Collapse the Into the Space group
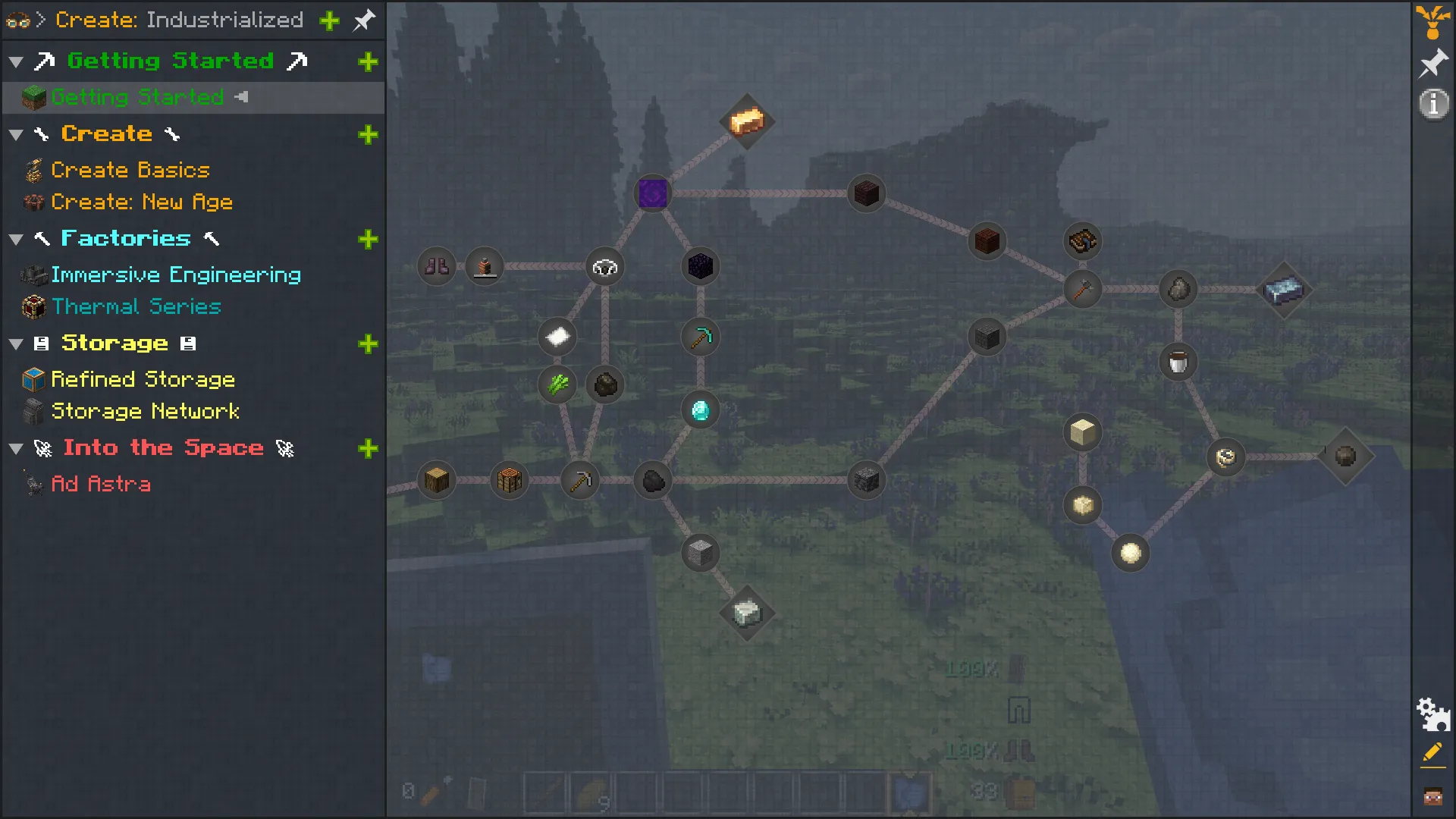Viewport: 1456px width, 819px height. click(x=16, y=448)
